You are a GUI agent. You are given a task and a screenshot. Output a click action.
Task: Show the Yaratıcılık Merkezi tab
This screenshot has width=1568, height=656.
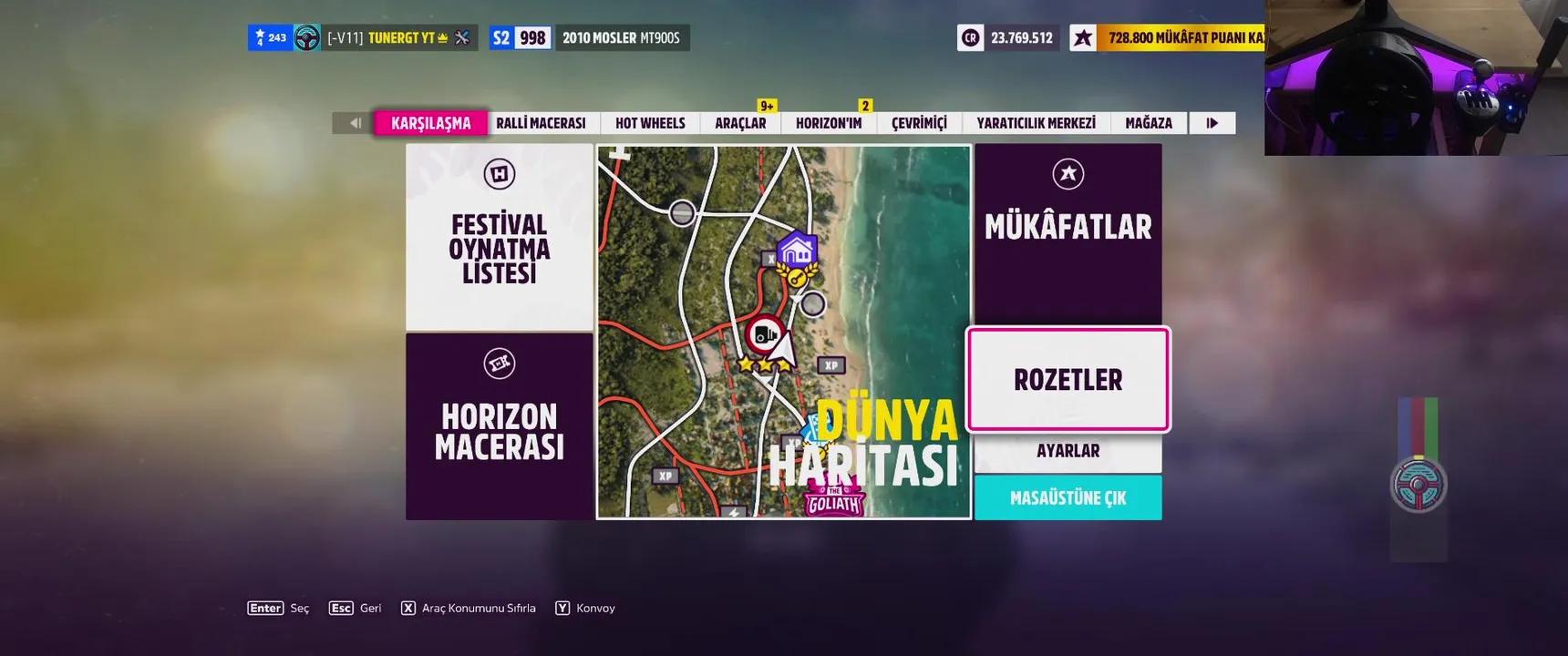1036,123
